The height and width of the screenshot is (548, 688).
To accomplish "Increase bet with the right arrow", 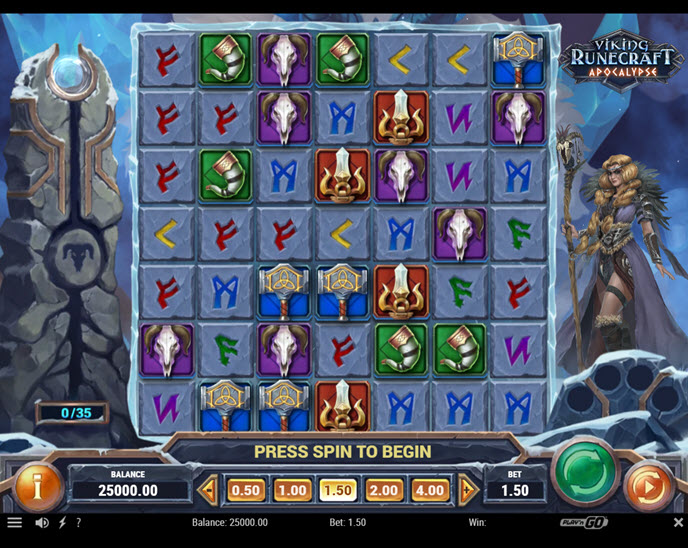I will point(467,490).
